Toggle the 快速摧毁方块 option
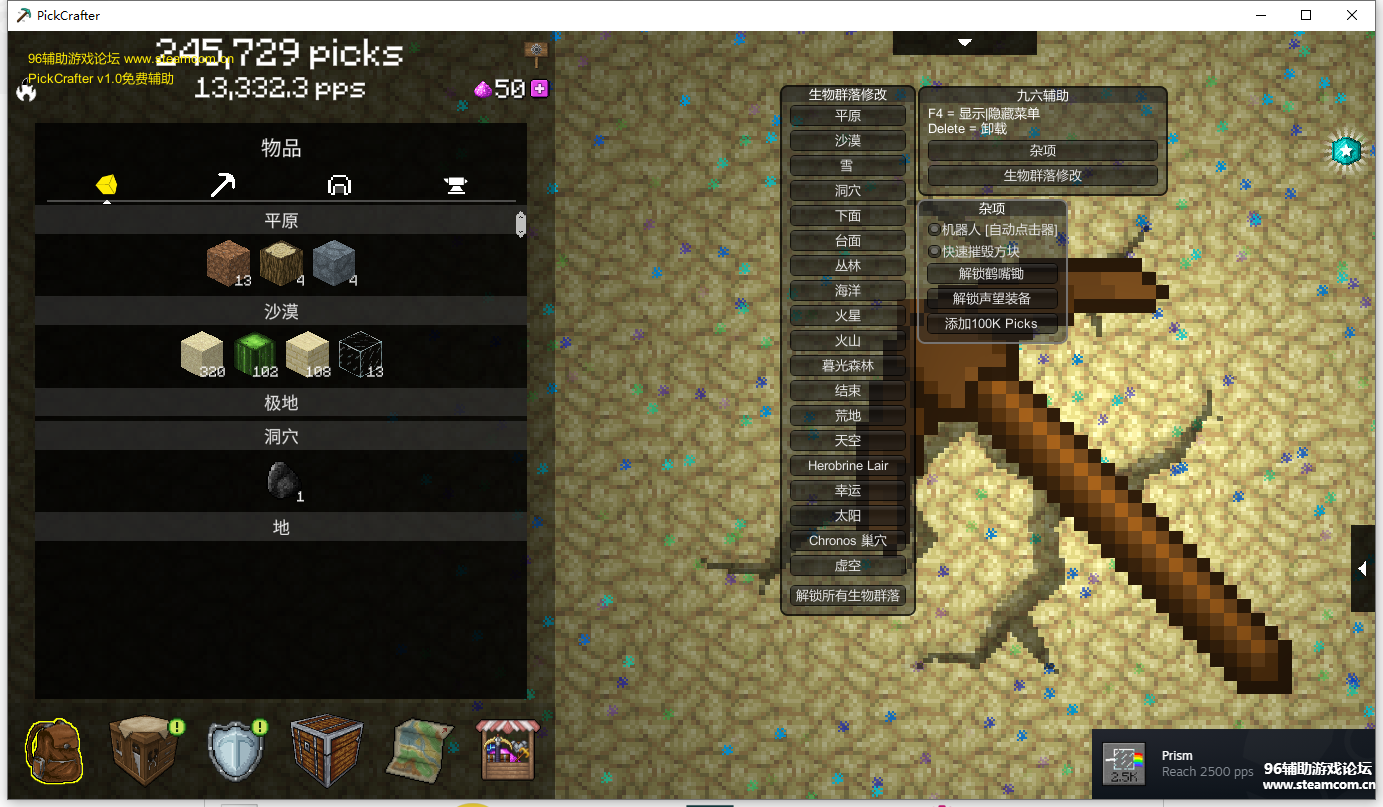The image size is (1383, 807). pyautogui.click(x=935, y=252)
